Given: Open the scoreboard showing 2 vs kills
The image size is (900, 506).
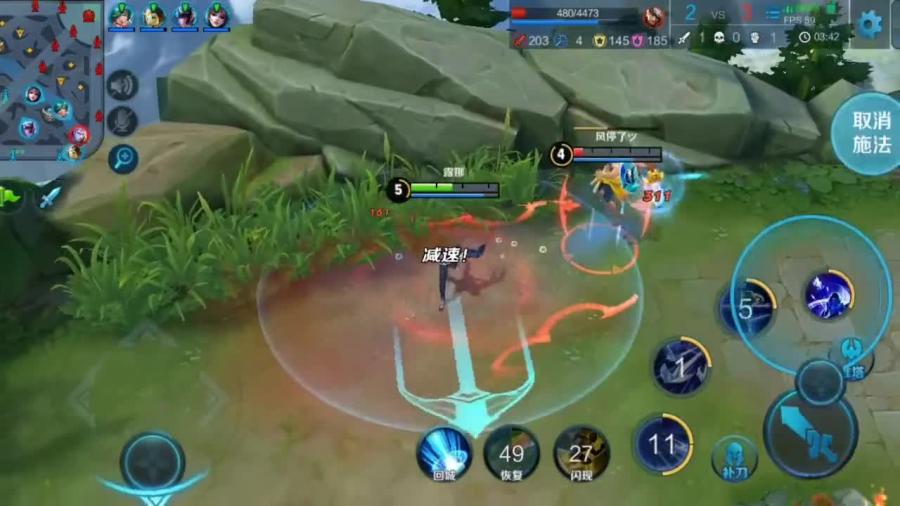Looking at the screenshot, I should click(x=719, y=14).
